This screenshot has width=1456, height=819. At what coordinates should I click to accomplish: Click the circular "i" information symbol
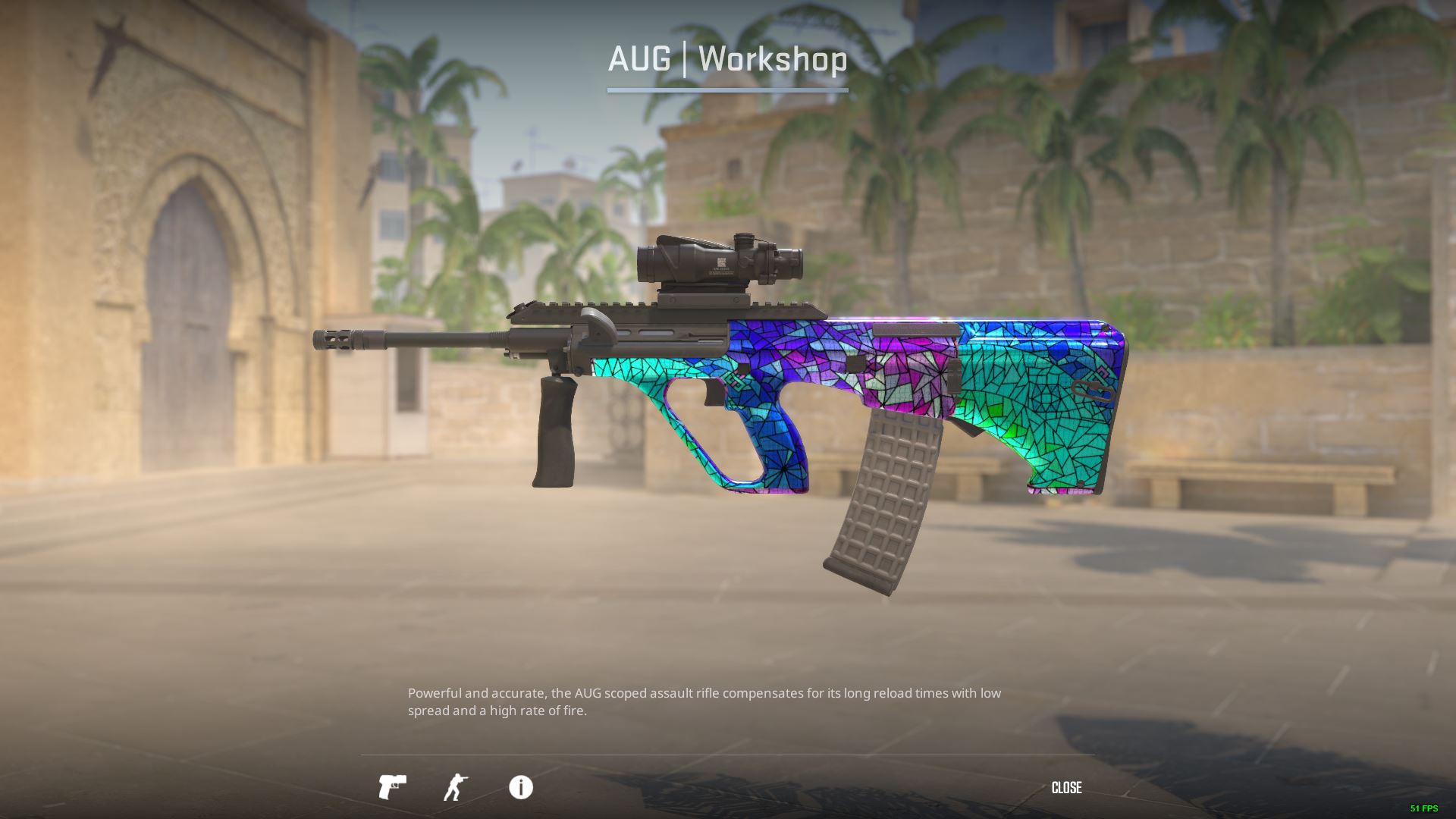point(520,788)
